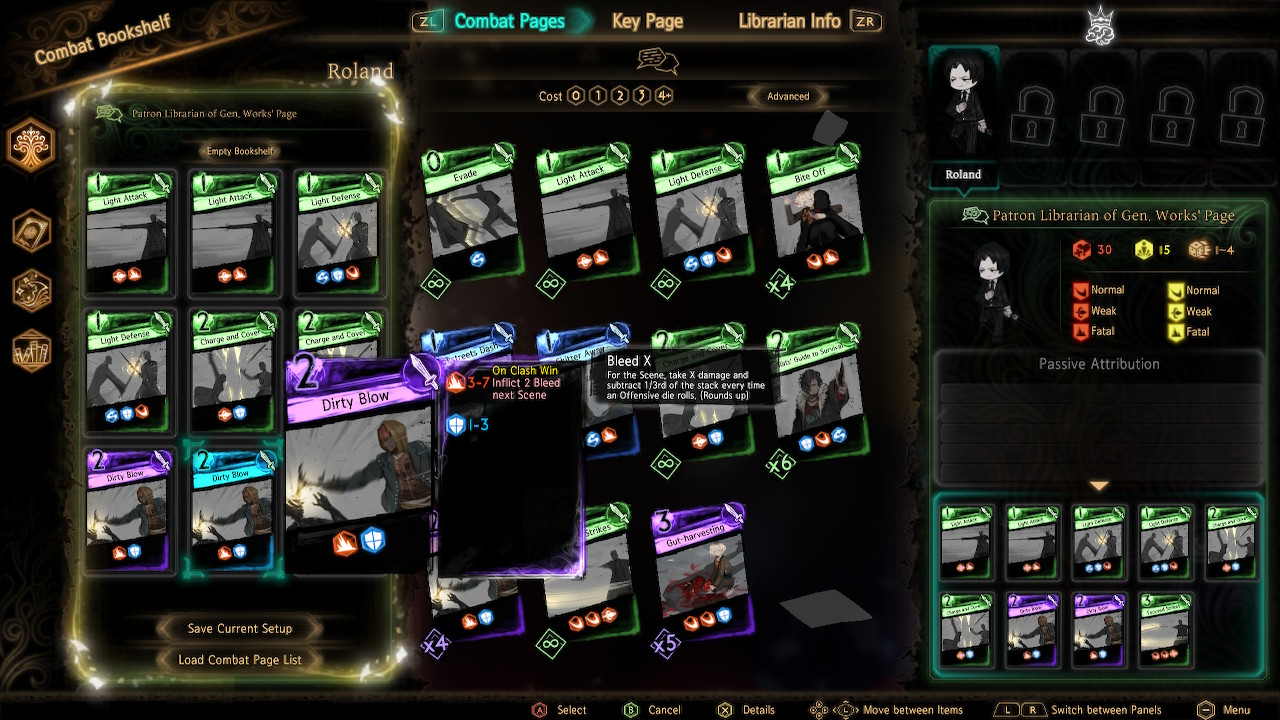The width and height of the screenshot is (1280, 720).
Task: Open the Load Combat Page List
Action: [x=238, y=659]
